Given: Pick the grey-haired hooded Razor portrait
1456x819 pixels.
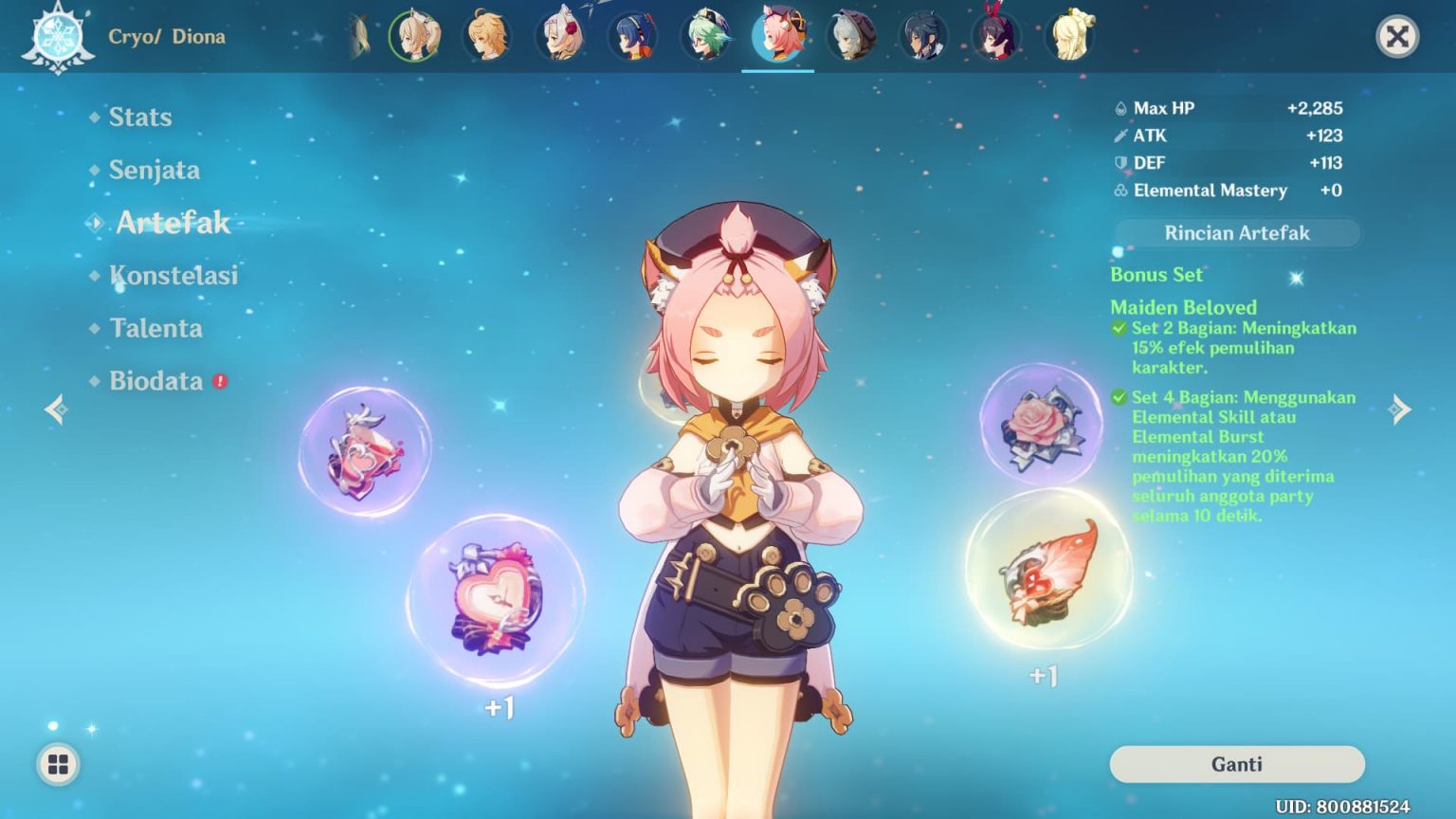Looking at the screenshot, I should (x=850, y=37).
